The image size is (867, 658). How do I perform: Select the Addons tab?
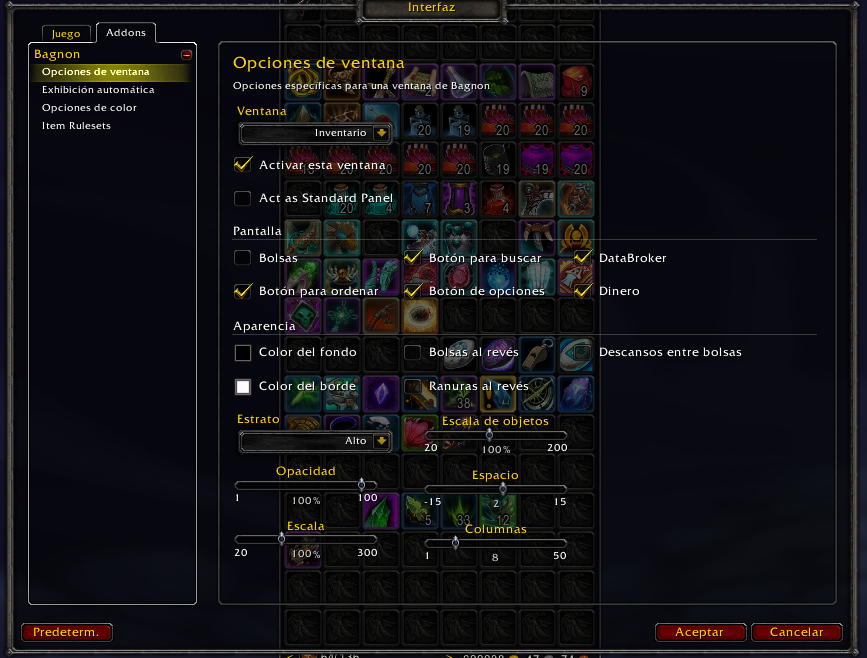tap(126, 33)
